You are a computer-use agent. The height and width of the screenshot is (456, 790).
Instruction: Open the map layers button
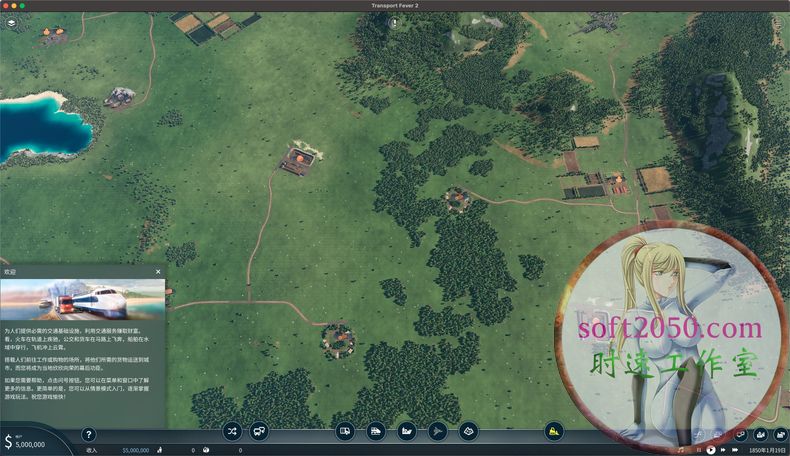tap(11, 23)
